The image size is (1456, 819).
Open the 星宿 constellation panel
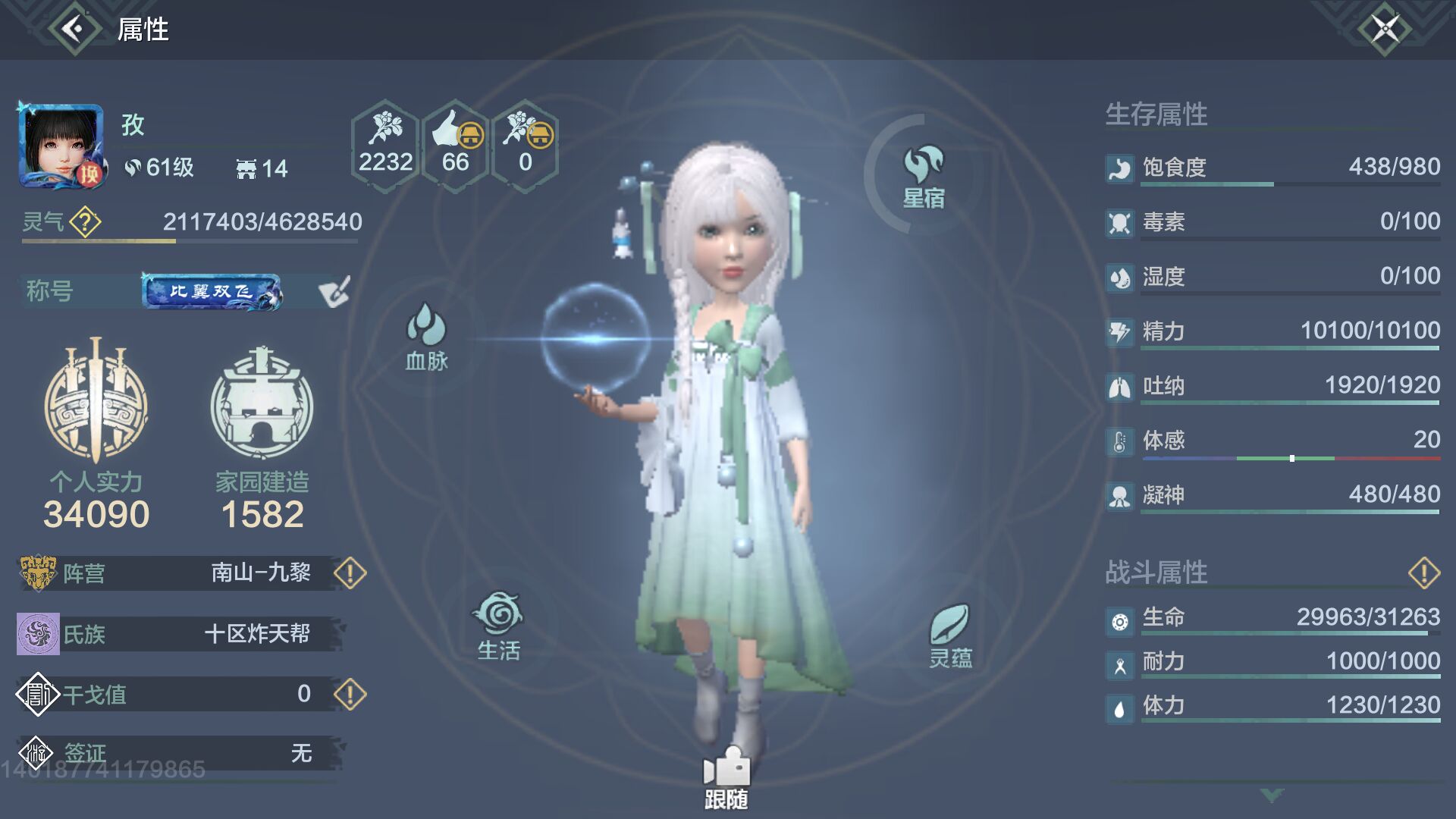(923, 176)
